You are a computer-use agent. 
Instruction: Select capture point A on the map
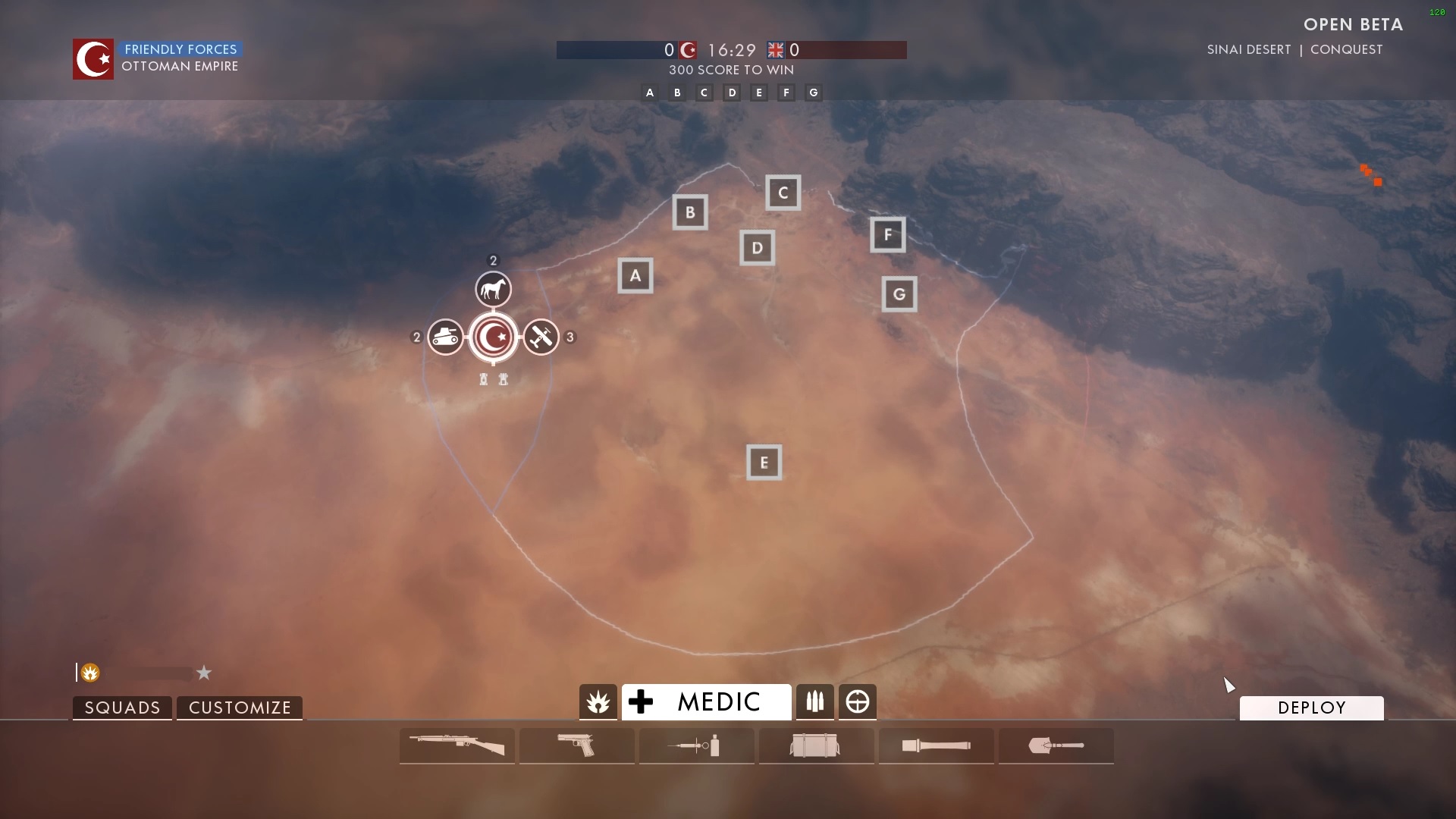[x=635, y=276]
